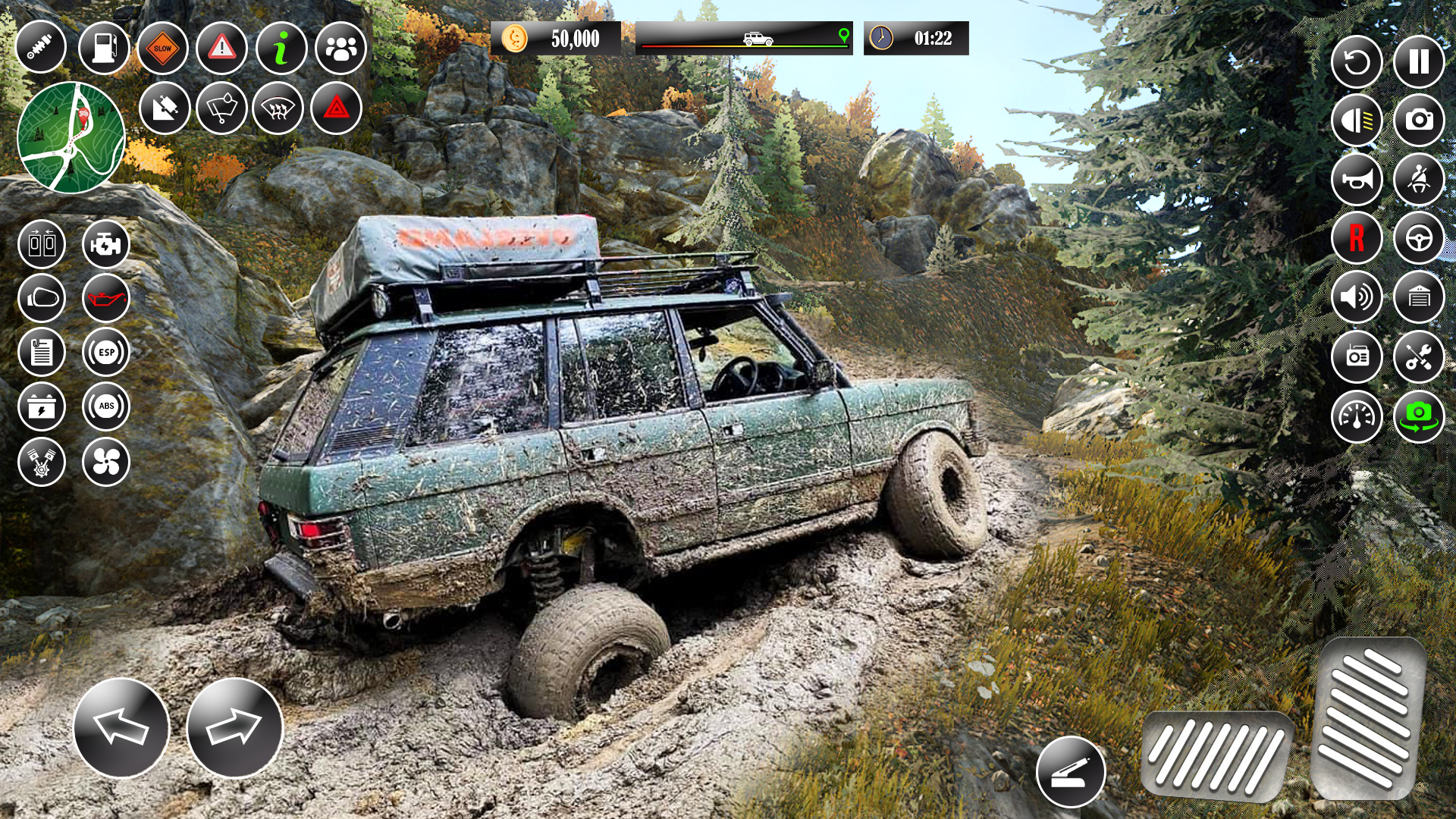Toggle the ESP stability control
The height and width of the screenshot is (819, 1456).
tap(107, 352)
